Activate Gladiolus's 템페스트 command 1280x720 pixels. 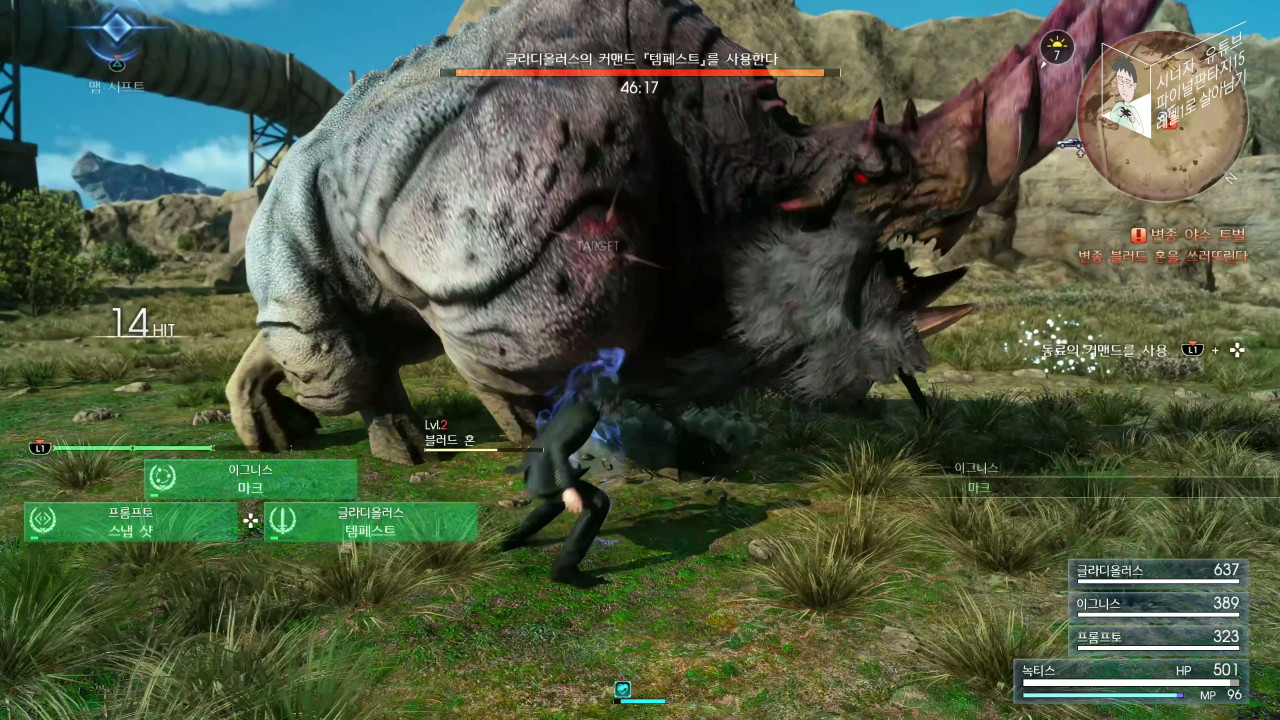pyautogui.click(x=371, y=522)
